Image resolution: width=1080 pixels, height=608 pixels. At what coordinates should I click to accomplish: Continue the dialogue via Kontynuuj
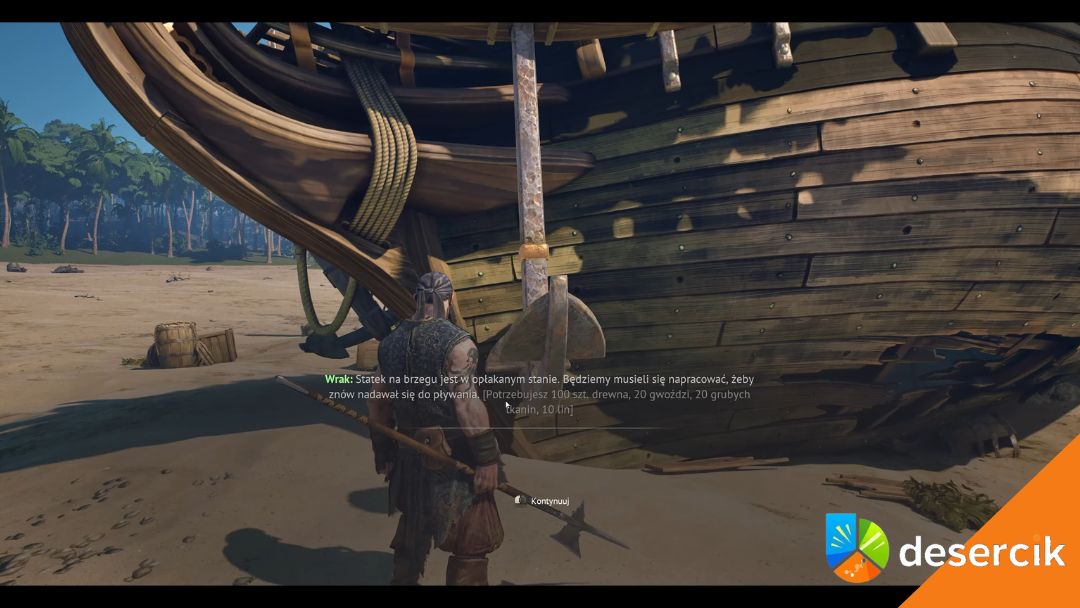tap(548, 500)
